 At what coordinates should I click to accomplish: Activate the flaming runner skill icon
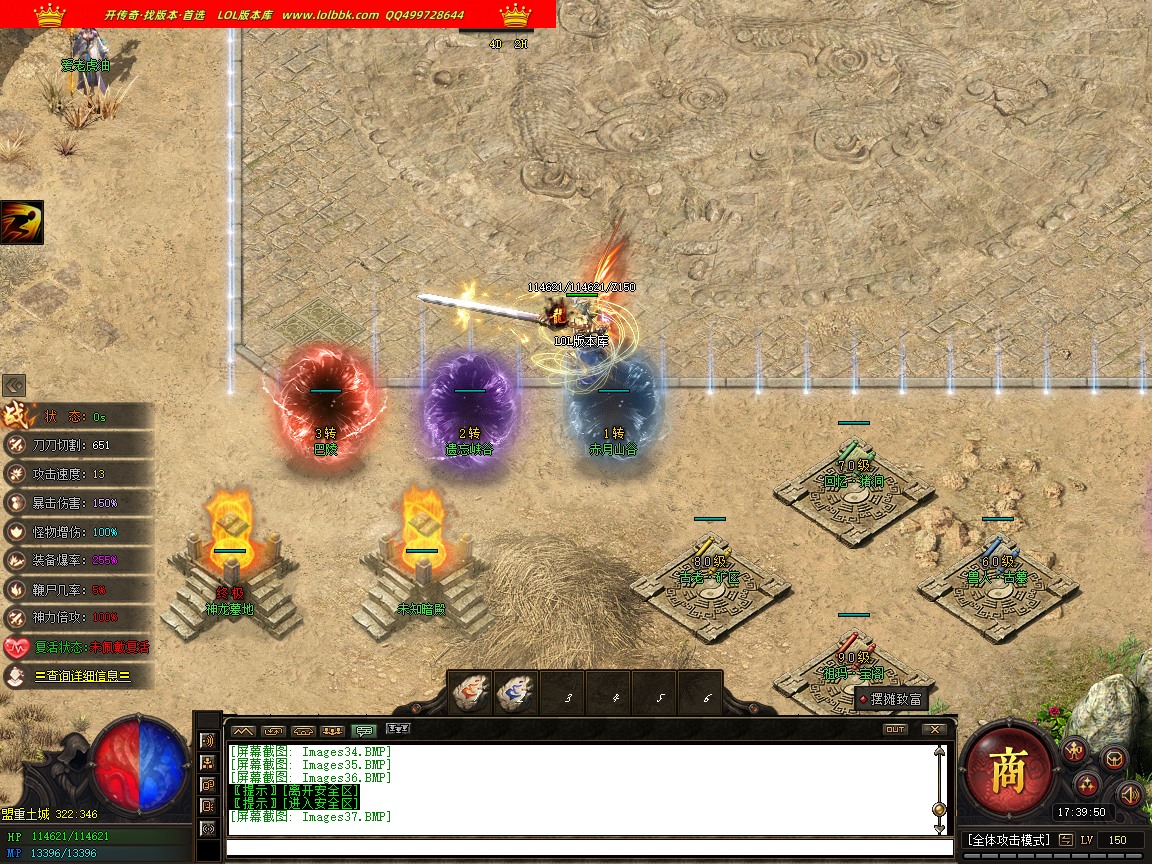tap(22, 222)
